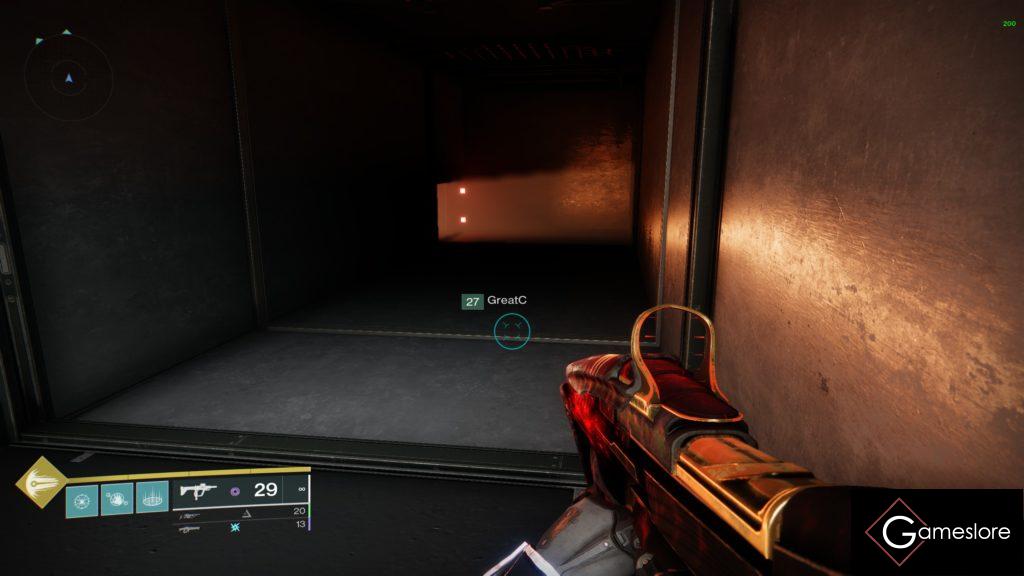Click the circular radar in the corner
The height and width of the screenshot is (576, 1024).
point(68,77)
